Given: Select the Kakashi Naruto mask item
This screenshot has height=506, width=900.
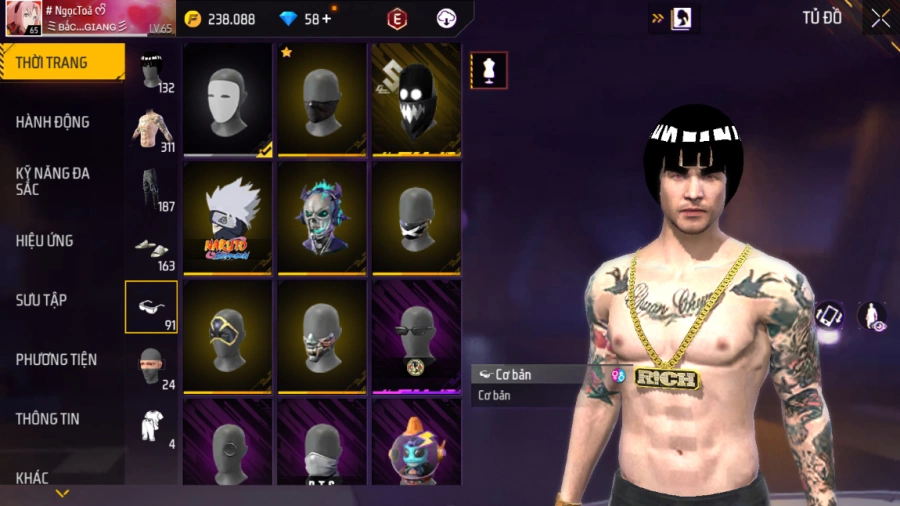Looking at the screenshot, I should pos(228,218).
